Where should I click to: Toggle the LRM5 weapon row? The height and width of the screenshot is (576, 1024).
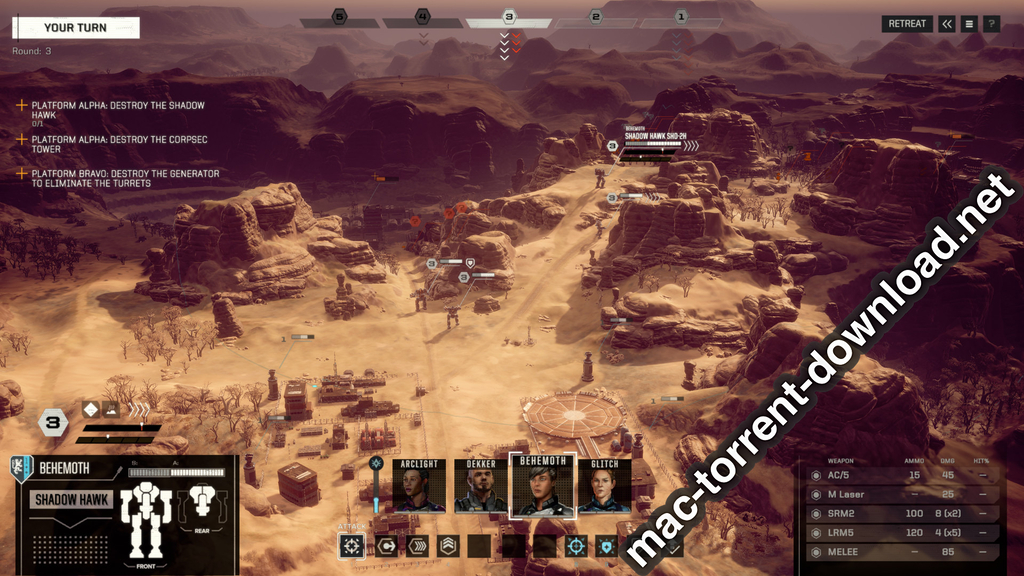pyautogui.click(x=901, y=531)
